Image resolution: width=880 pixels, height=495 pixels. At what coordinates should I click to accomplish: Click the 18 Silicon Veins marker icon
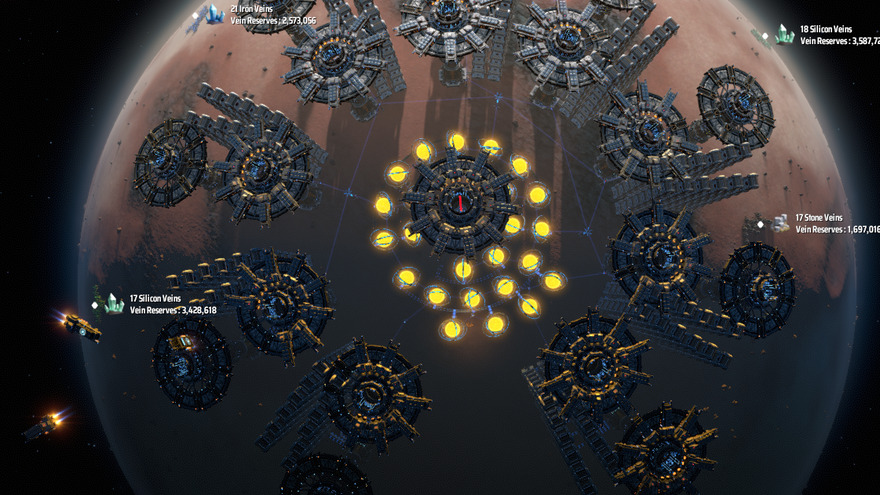point(785,35)
